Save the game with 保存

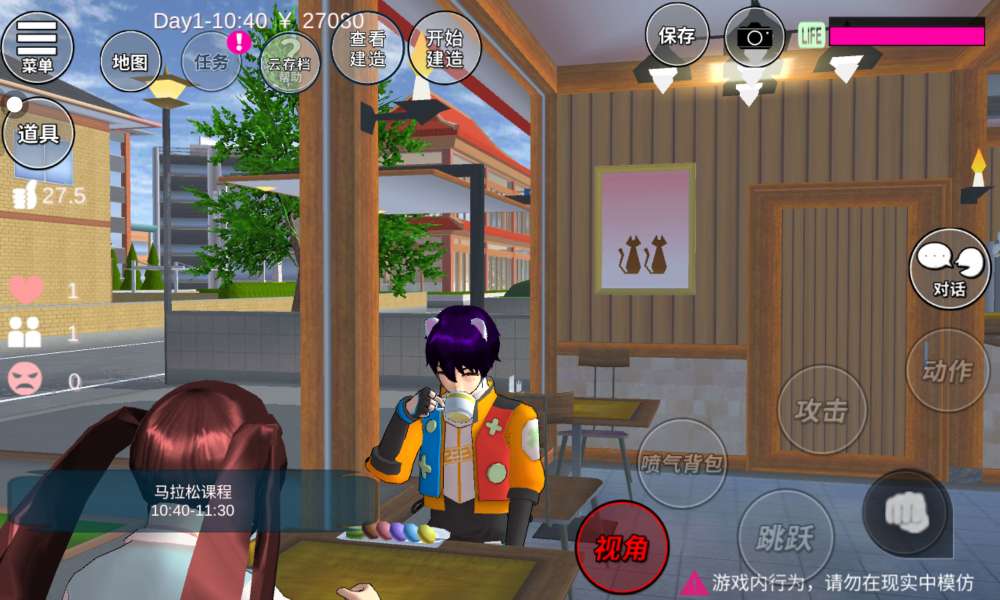(x=677, y=35)
